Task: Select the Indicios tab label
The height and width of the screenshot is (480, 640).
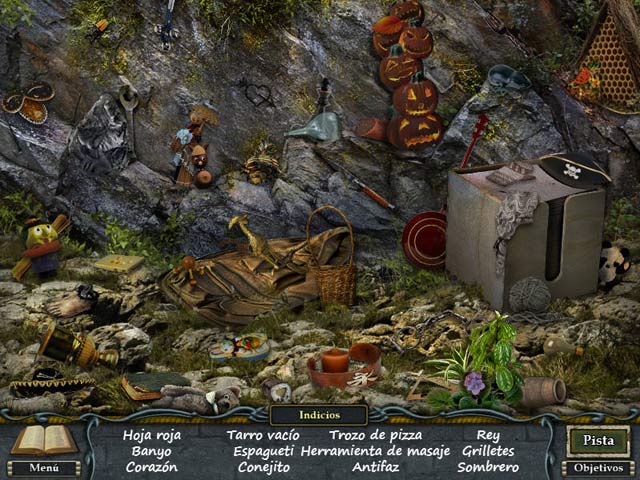Action: (319, 414)
